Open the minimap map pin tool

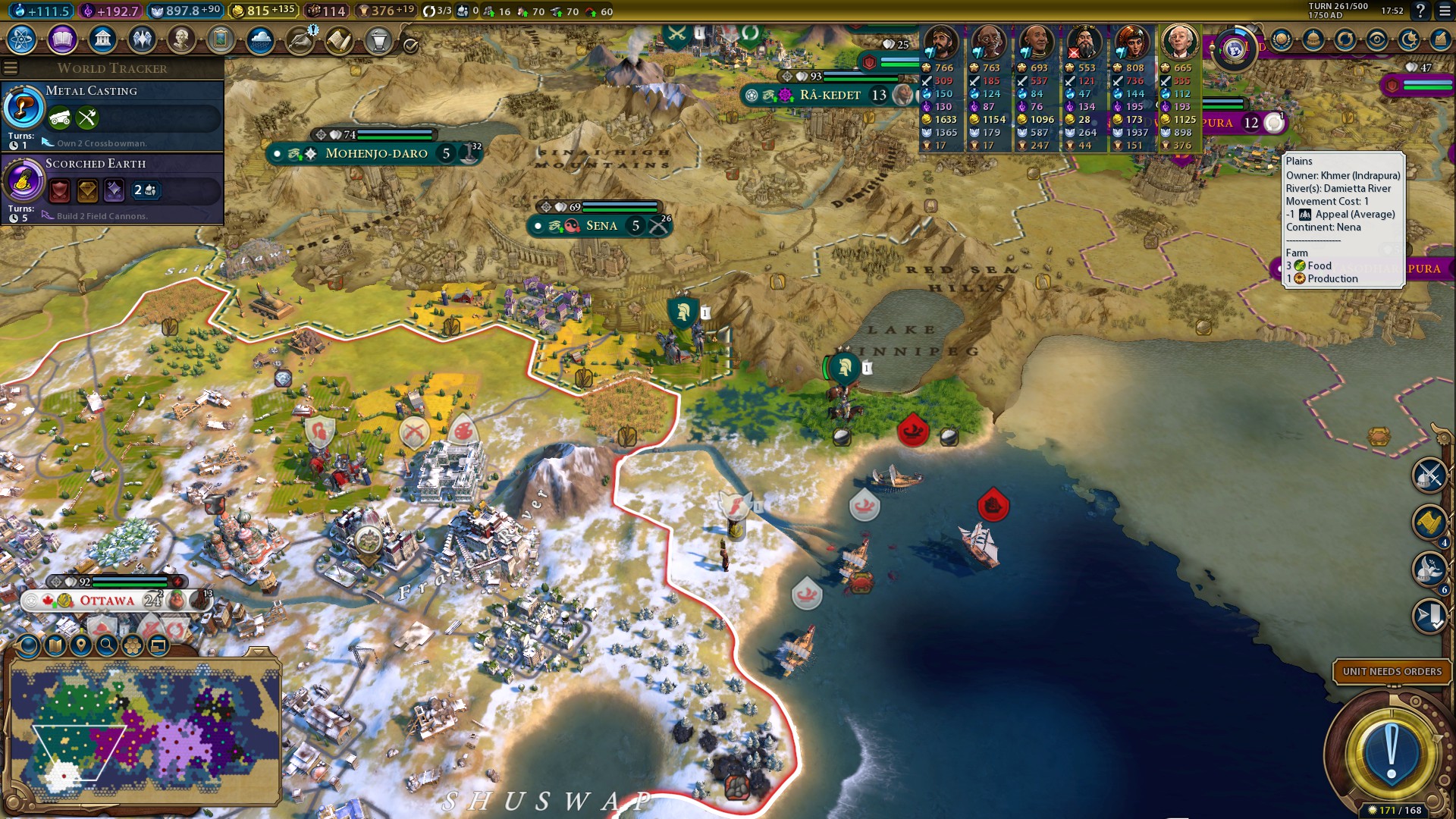[80, 645]
